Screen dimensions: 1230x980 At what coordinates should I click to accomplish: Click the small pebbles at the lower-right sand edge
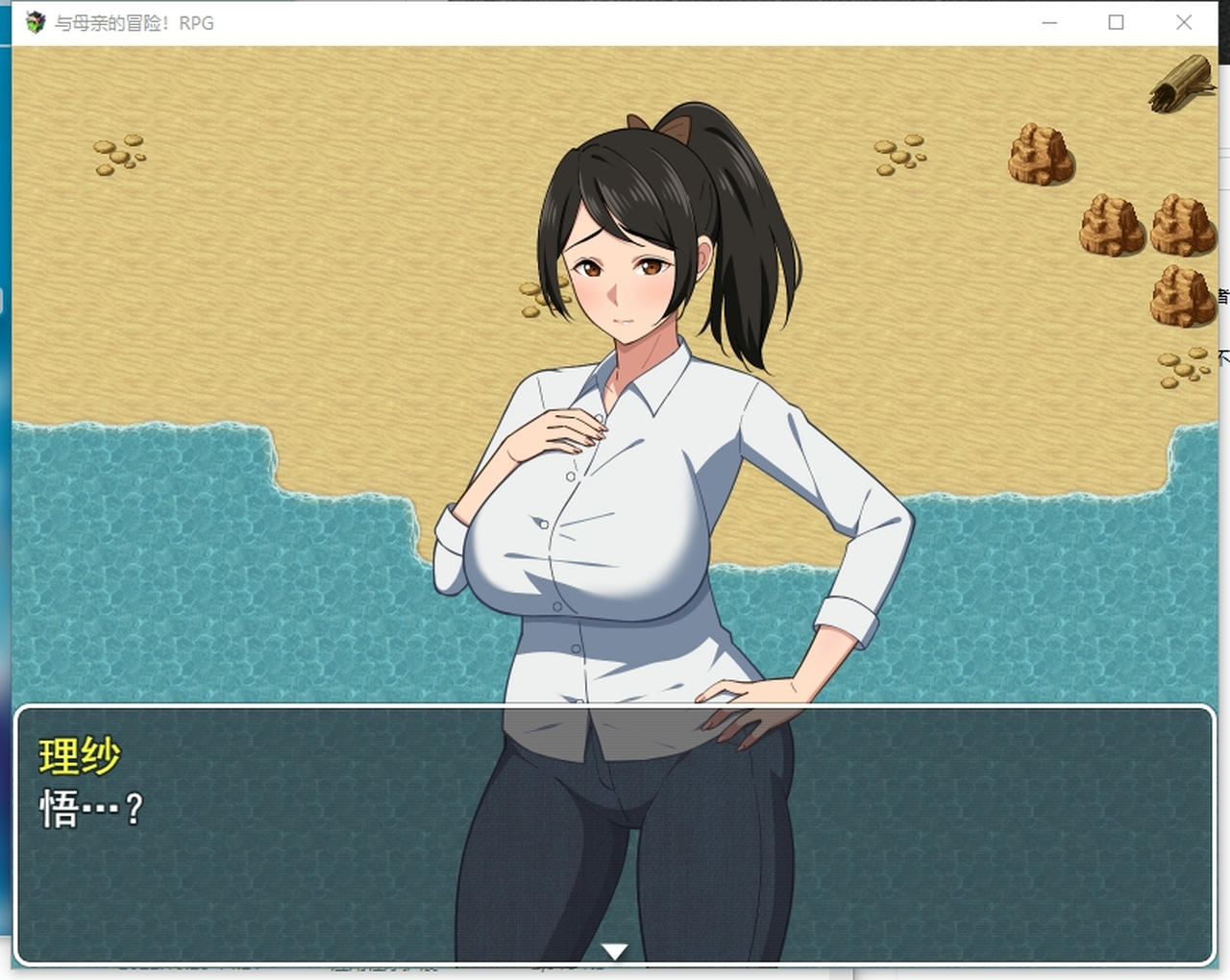(x=1180, y=366)
